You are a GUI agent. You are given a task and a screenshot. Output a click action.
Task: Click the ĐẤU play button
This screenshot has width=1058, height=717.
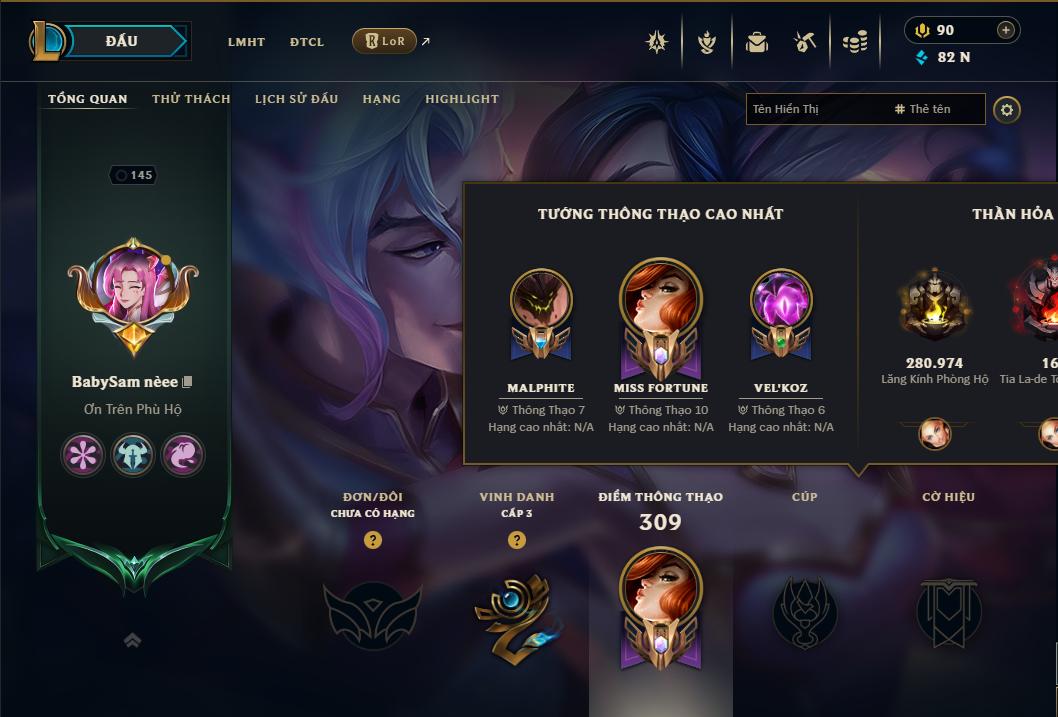[121, 41]
